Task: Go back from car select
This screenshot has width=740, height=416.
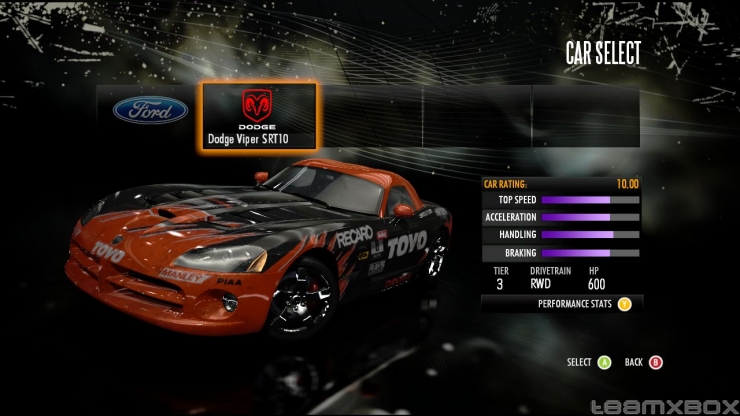Action: pyautogui.click(x=656, y=362)
